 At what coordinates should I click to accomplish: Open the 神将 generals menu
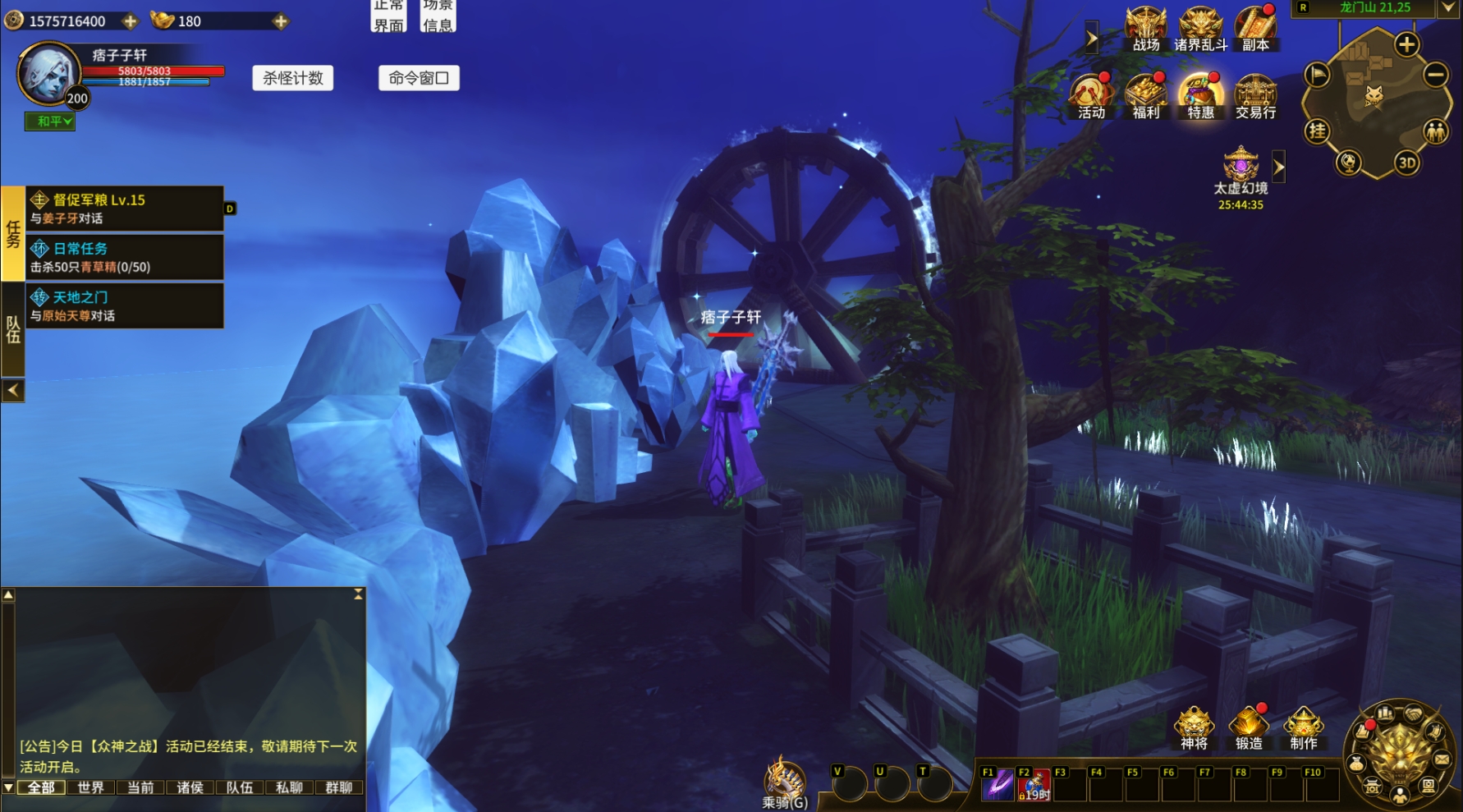1194,728
